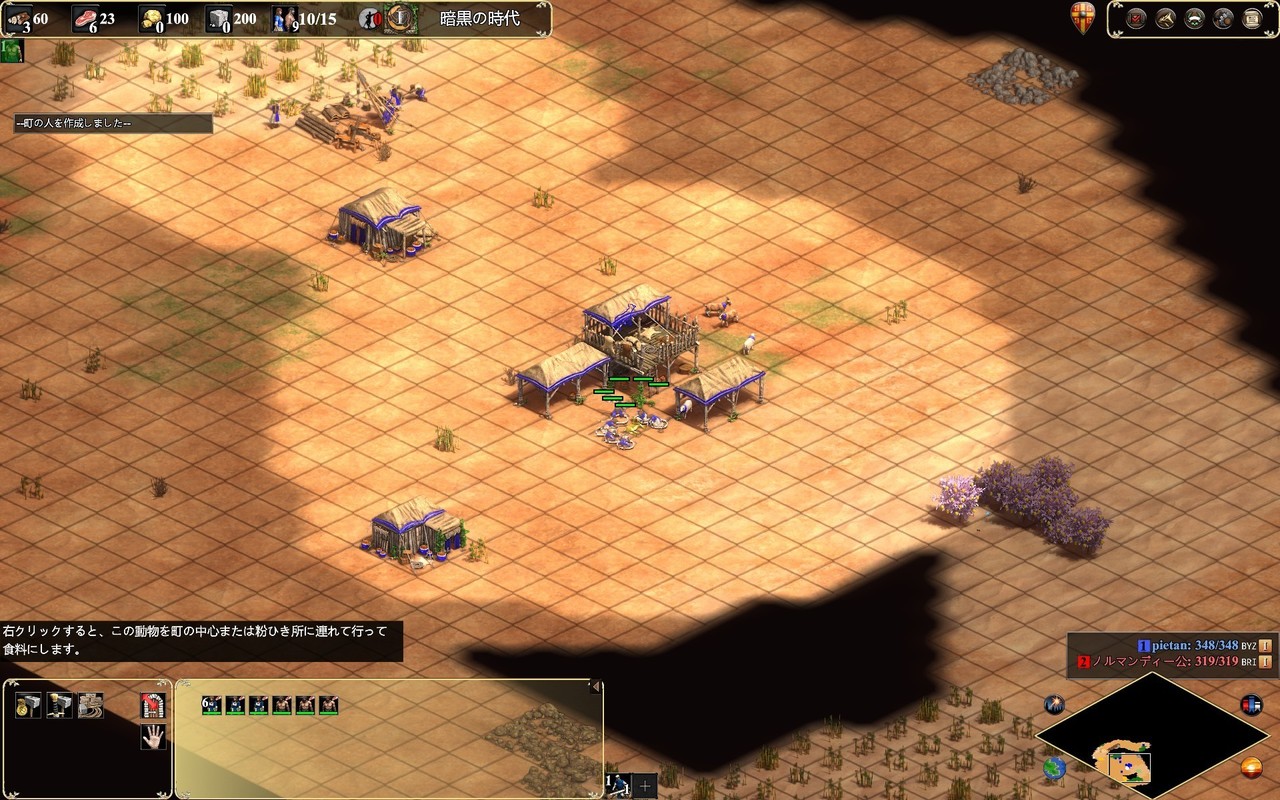Select the rope and stone repair command
Screen dimensions: 1280x800
point(91,706)
